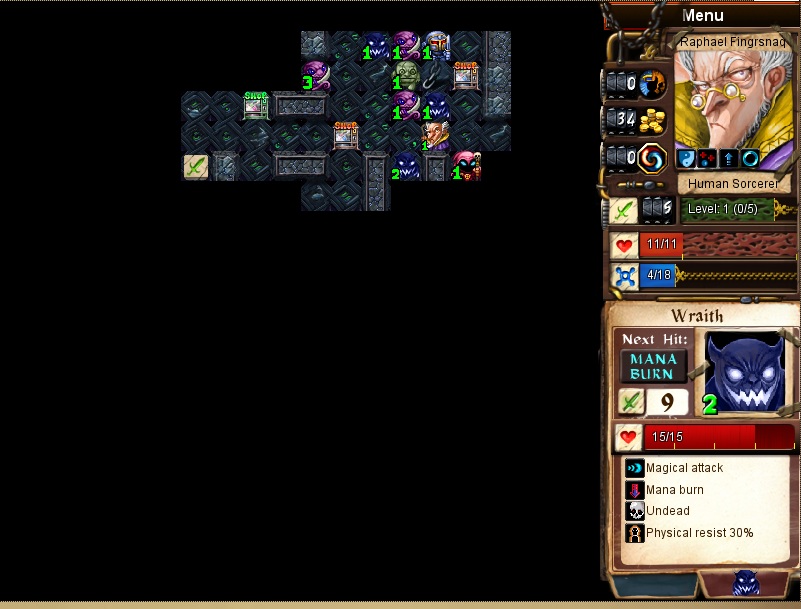
Task: Click the player's red heart health icon
Action: [625, 245]
